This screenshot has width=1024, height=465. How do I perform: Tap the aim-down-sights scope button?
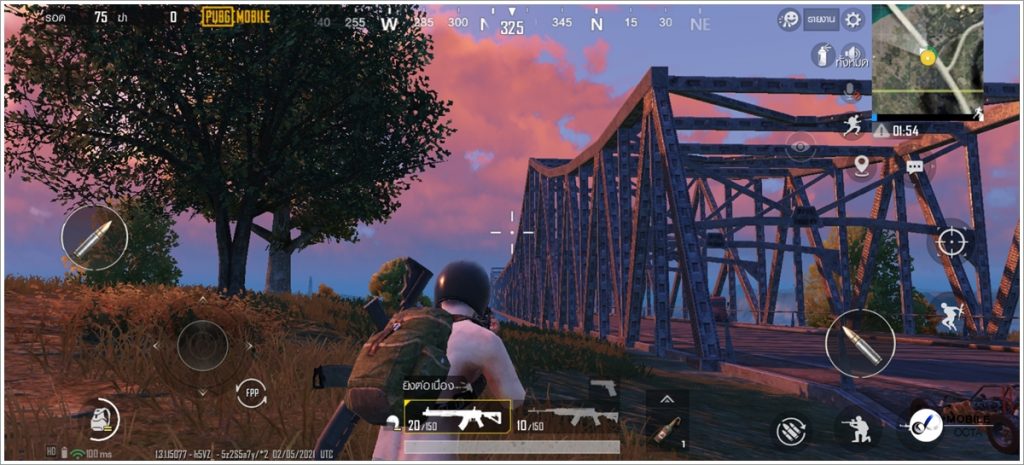pyautogui.click(x=951, y=241)
